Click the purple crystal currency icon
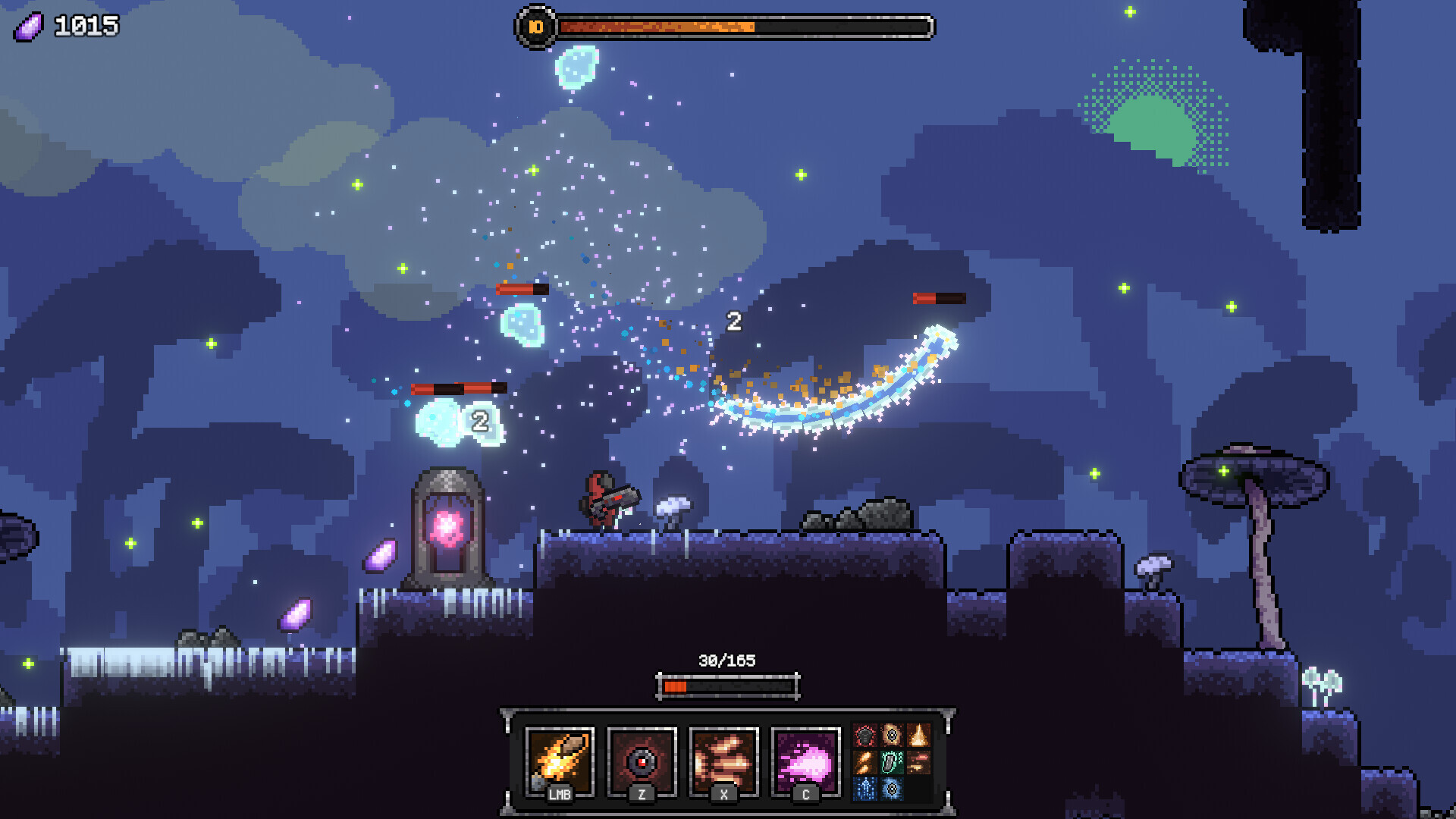 [x=27, y=26]
